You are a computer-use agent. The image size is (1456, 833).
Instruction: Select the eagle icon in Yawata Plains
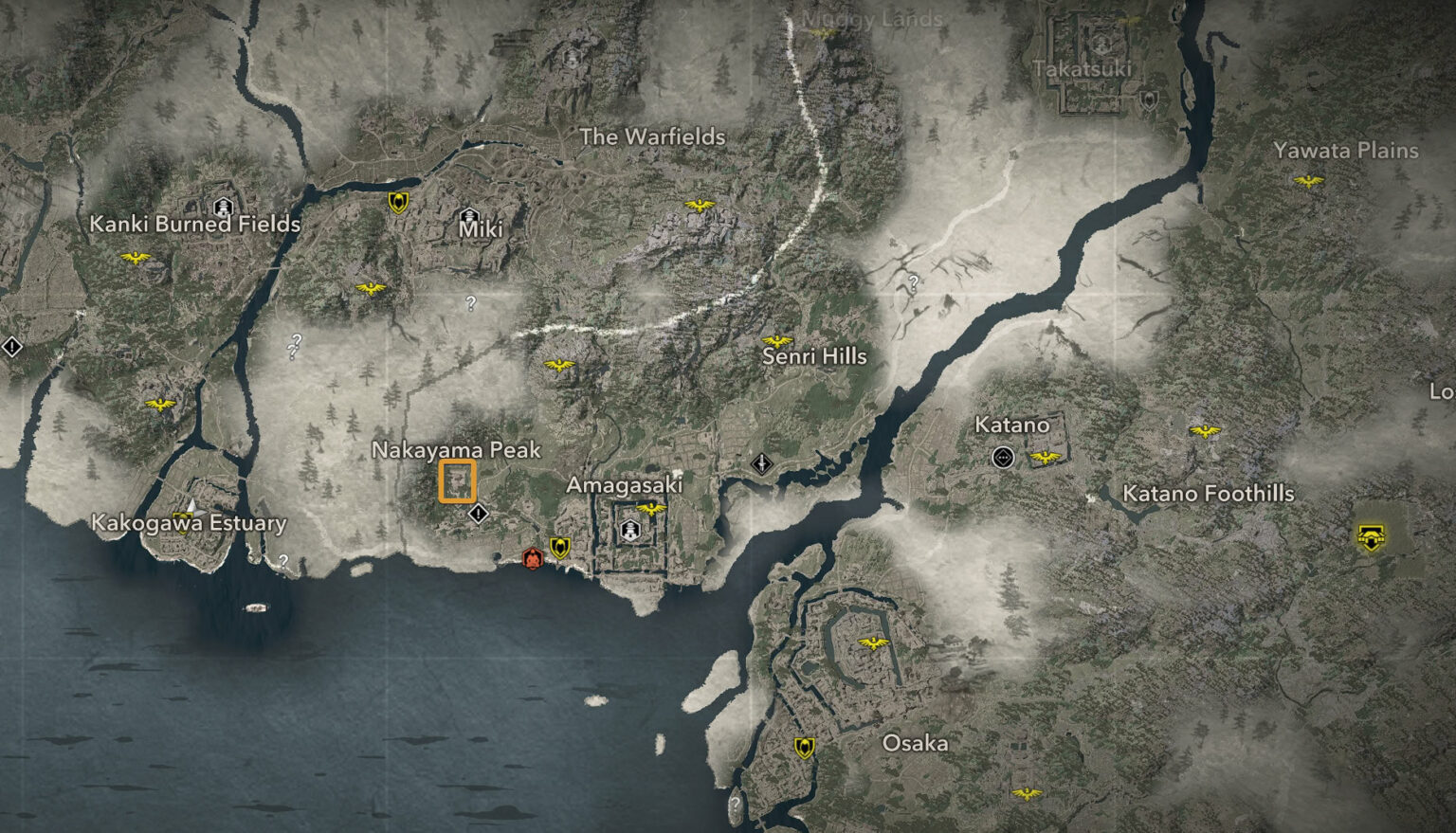[x=1309, y=180]
